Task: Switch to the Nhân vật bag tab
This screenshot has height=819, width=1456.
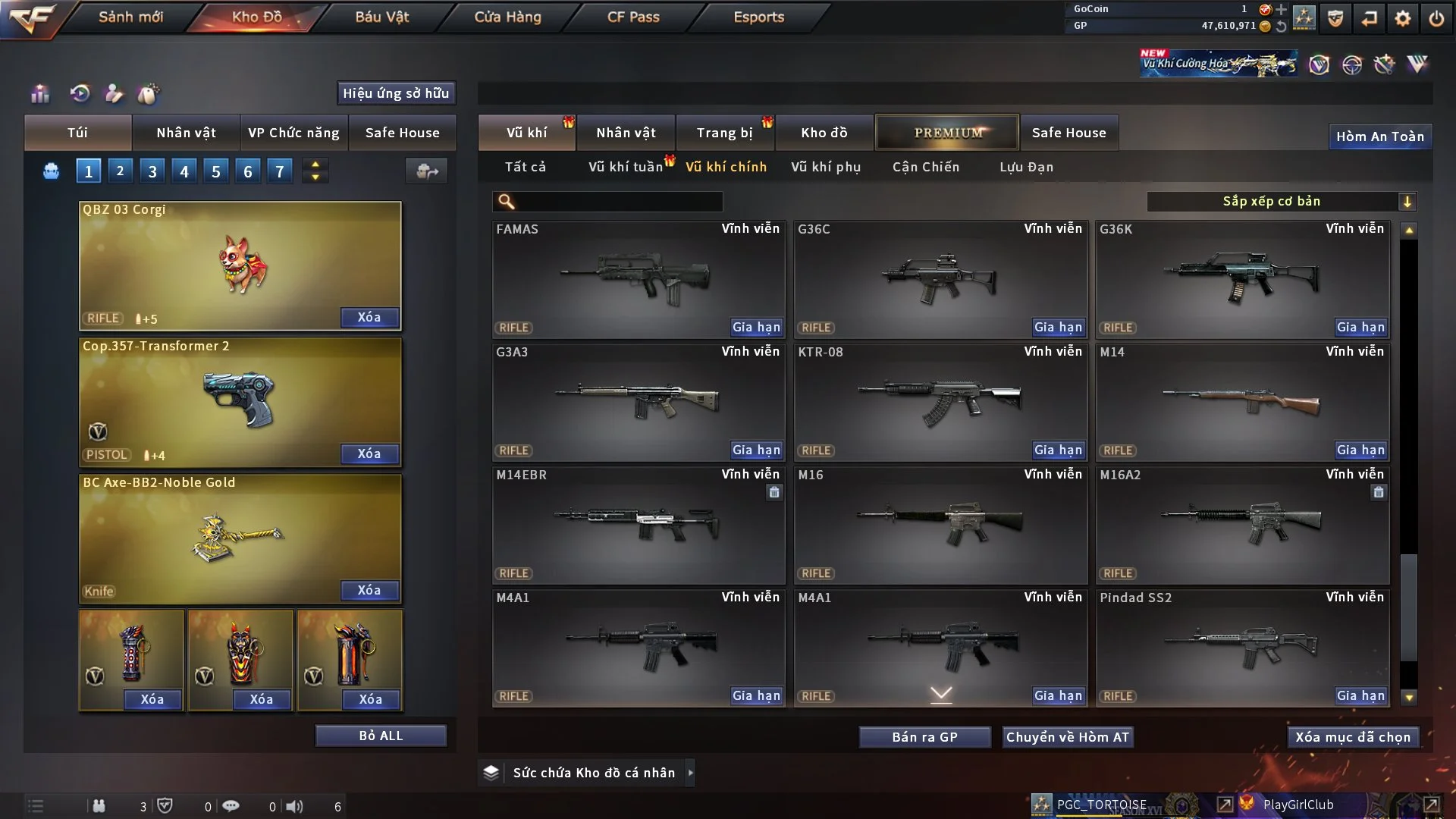Action: click(x=186, y=133)
